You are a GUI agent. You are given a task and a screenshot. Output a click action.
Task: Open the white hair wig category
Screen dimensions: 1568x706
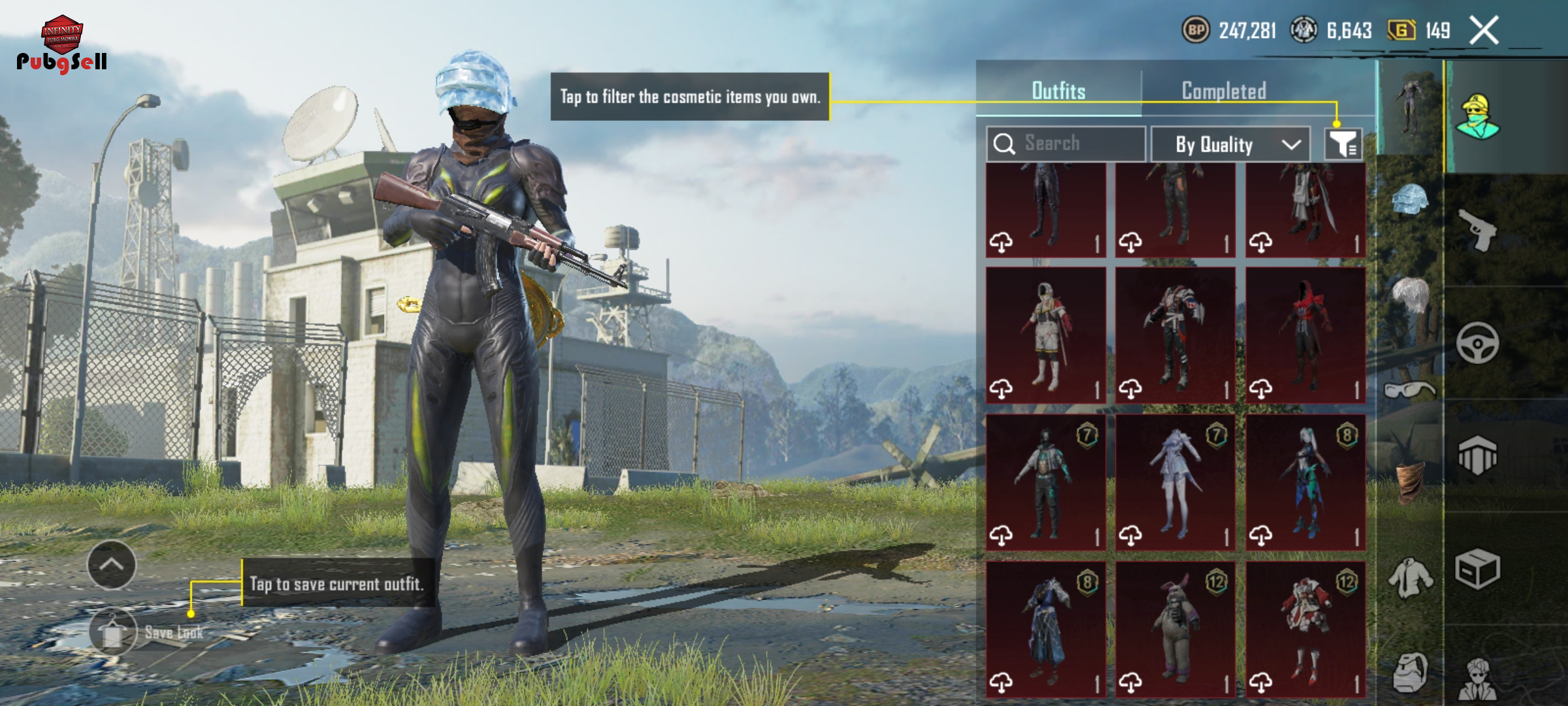tap(1410, 295)
